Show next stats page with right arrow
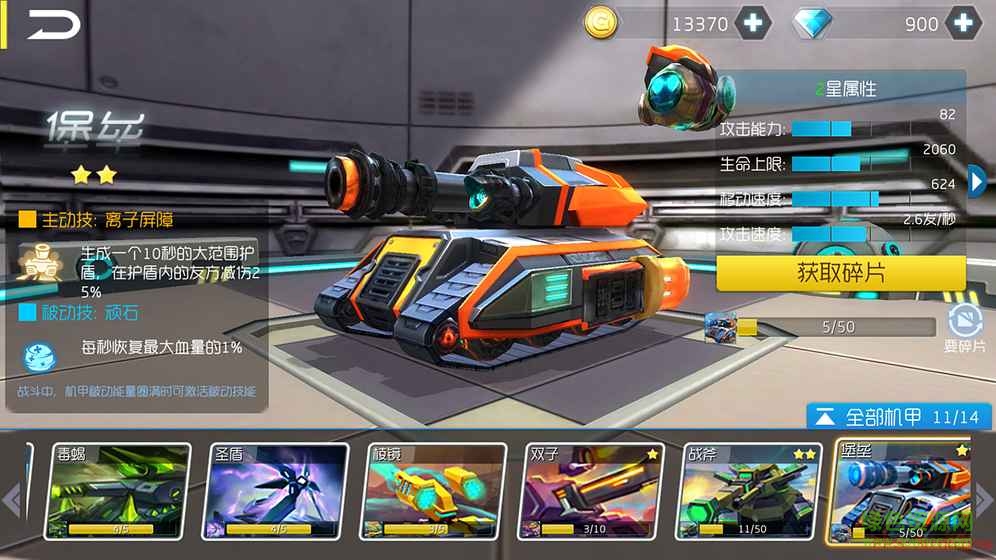The height and width of the screenshot is (560, 996). 977,181
